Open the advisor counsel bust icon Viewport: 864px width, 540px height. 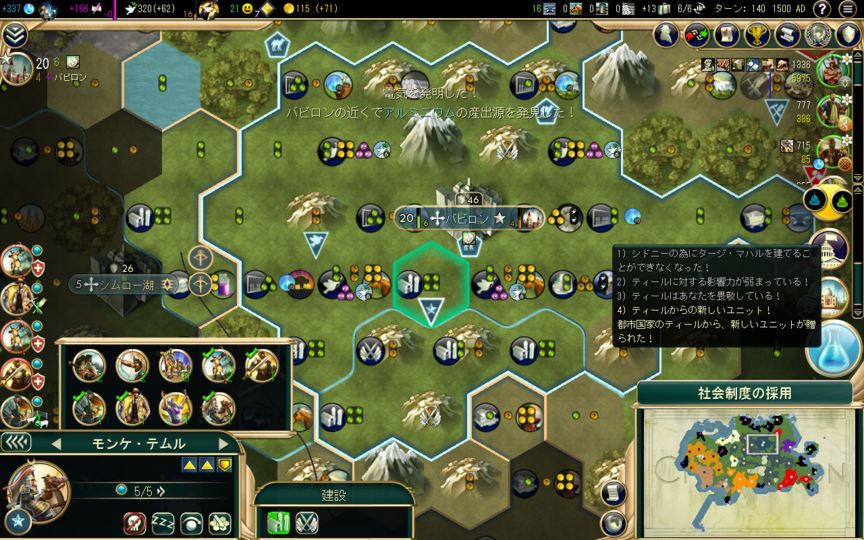point(668,35)
